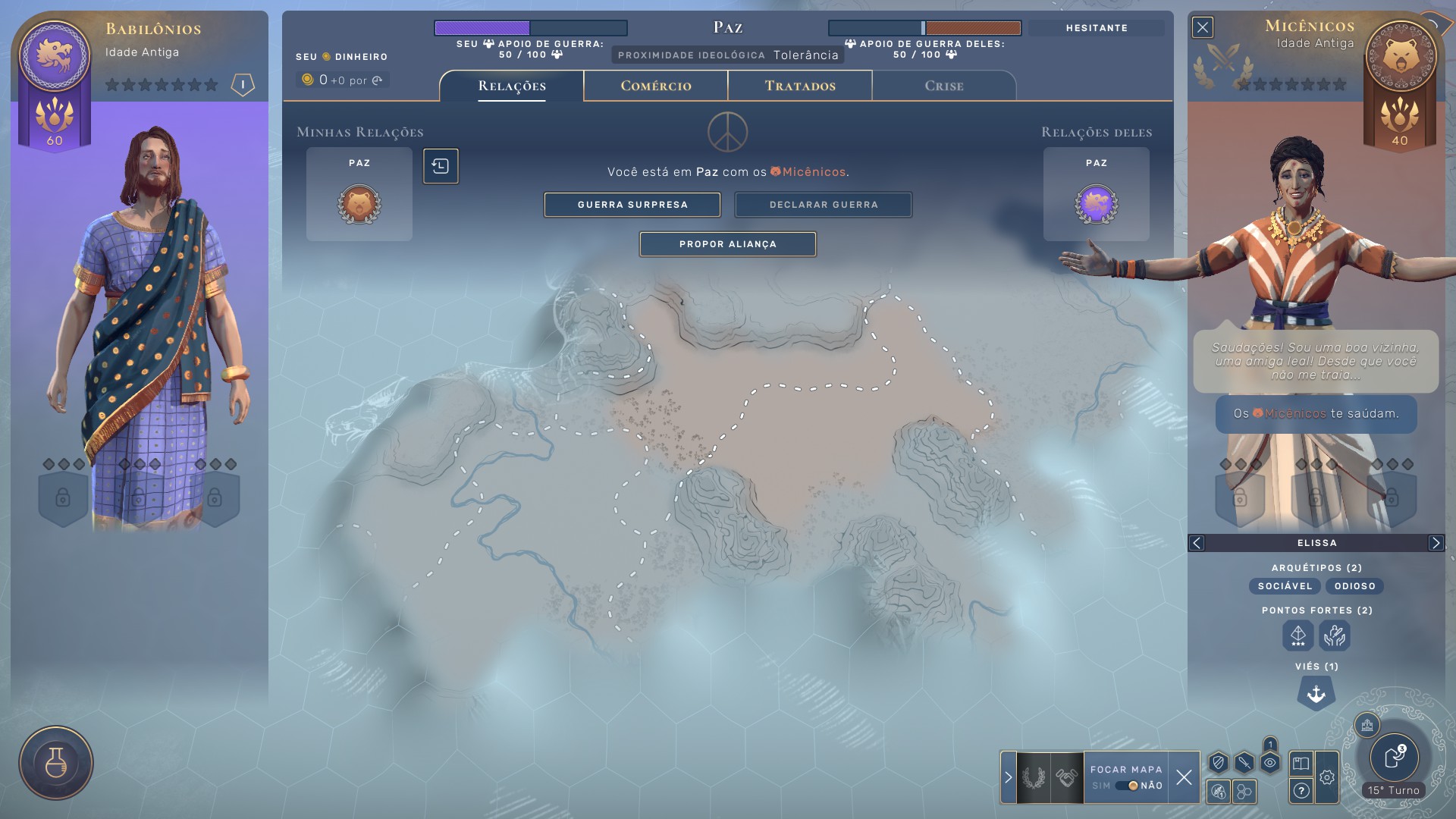
Task: Open the Tratados tab
Action: 799,86
